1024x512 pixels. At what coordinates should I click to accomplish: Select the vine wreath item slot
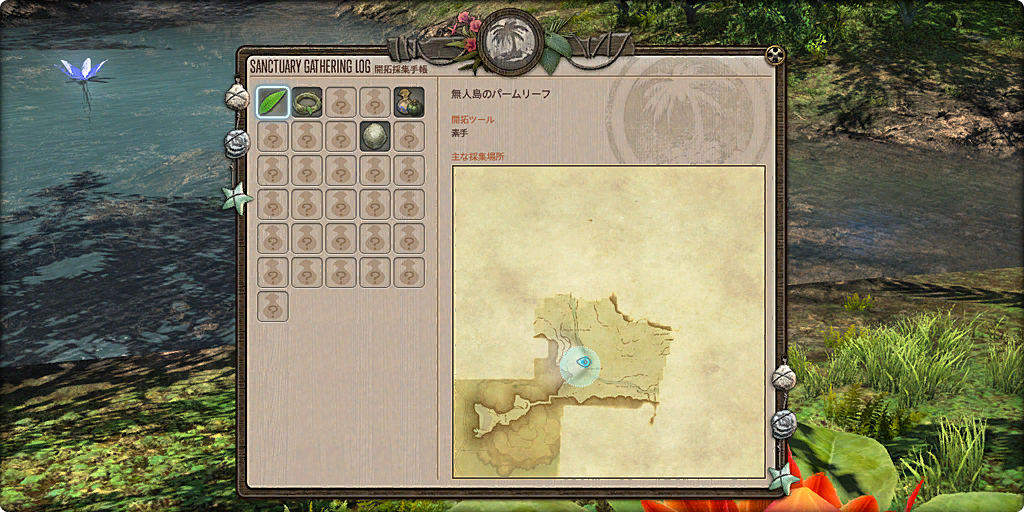coord(307,101)
